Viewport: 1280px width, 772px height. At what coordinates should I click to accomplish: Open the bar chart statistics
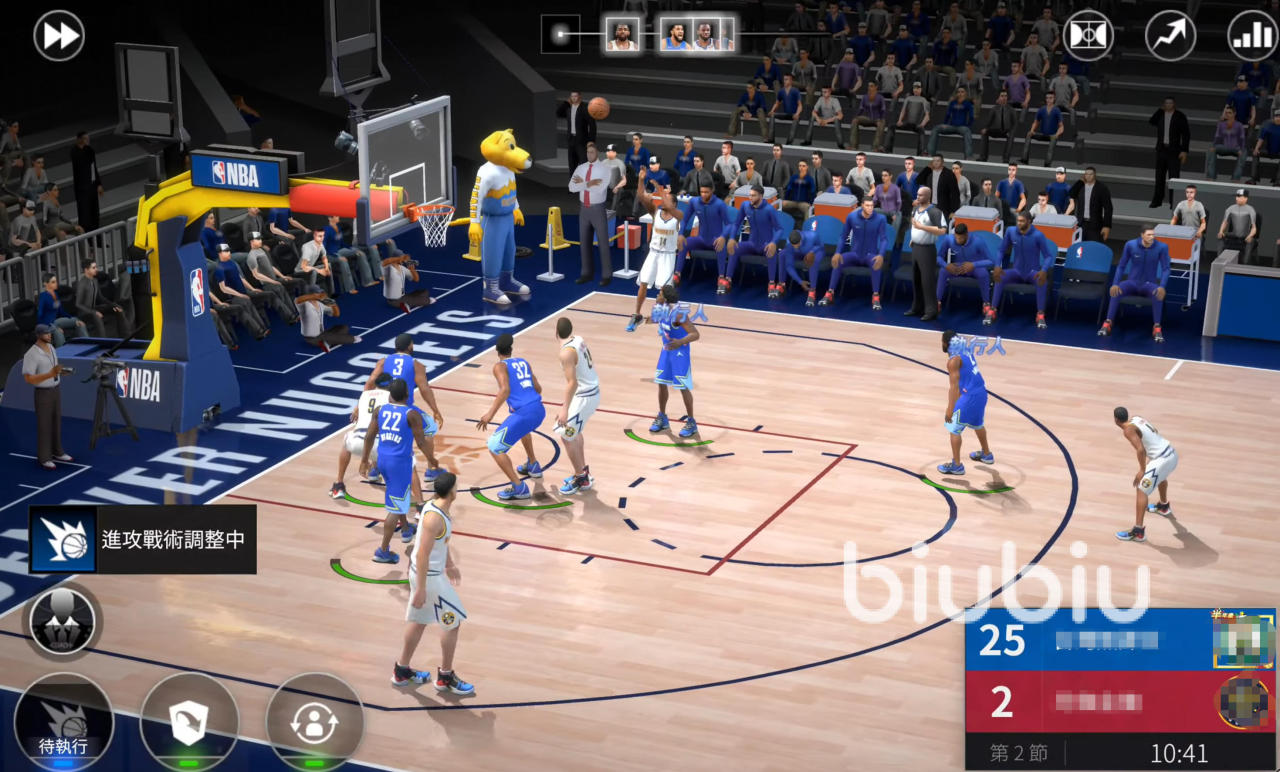1252,36
